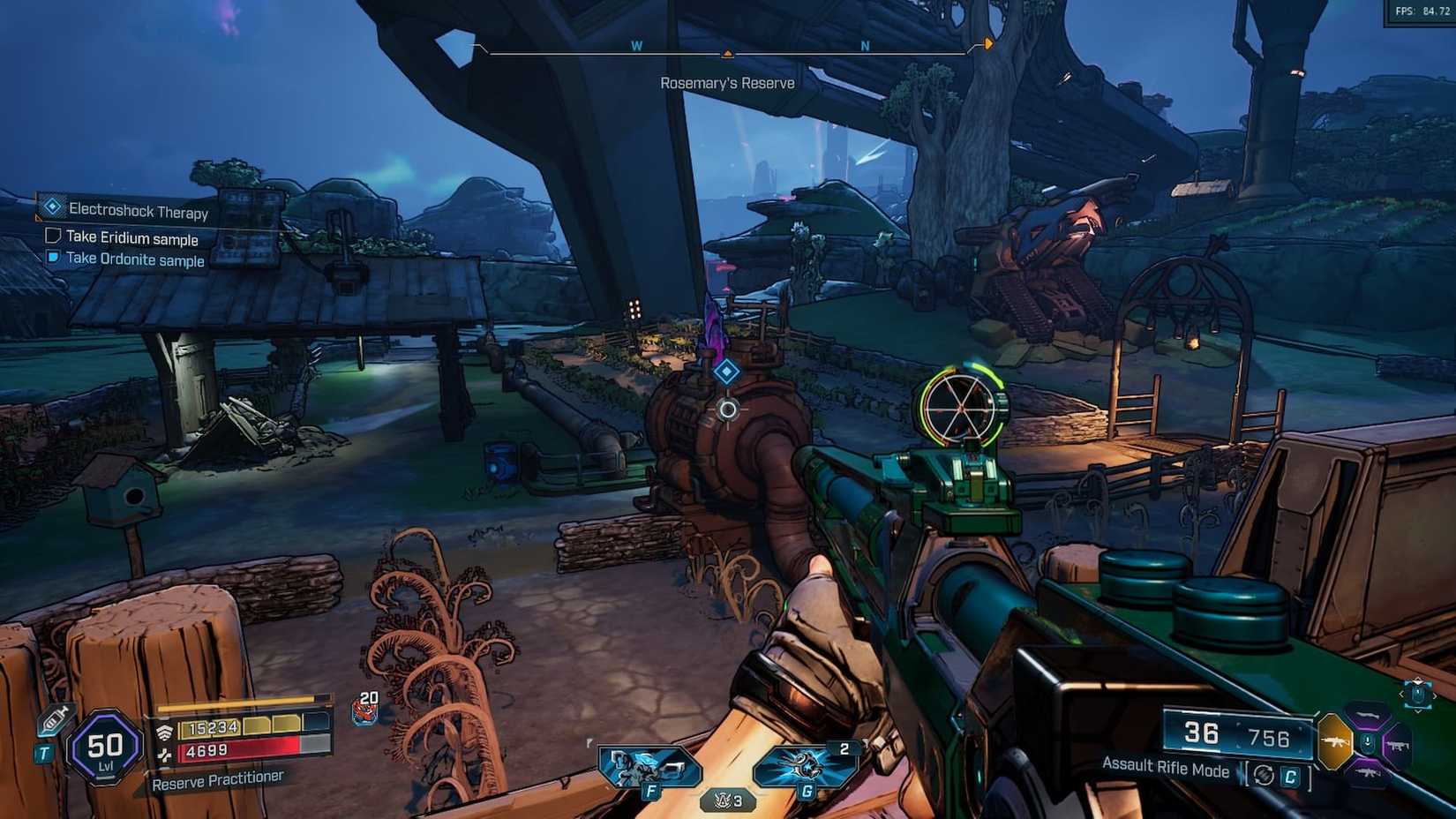Click the red grenade counter icon
The width and height of the screenshot is (1456, 819).
[x=364, y=711]
